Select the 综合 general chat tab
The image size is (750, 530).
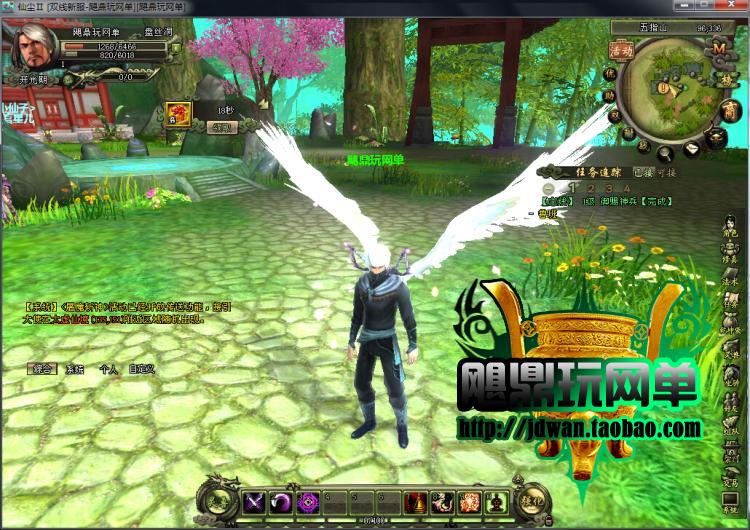pos(41,369)
